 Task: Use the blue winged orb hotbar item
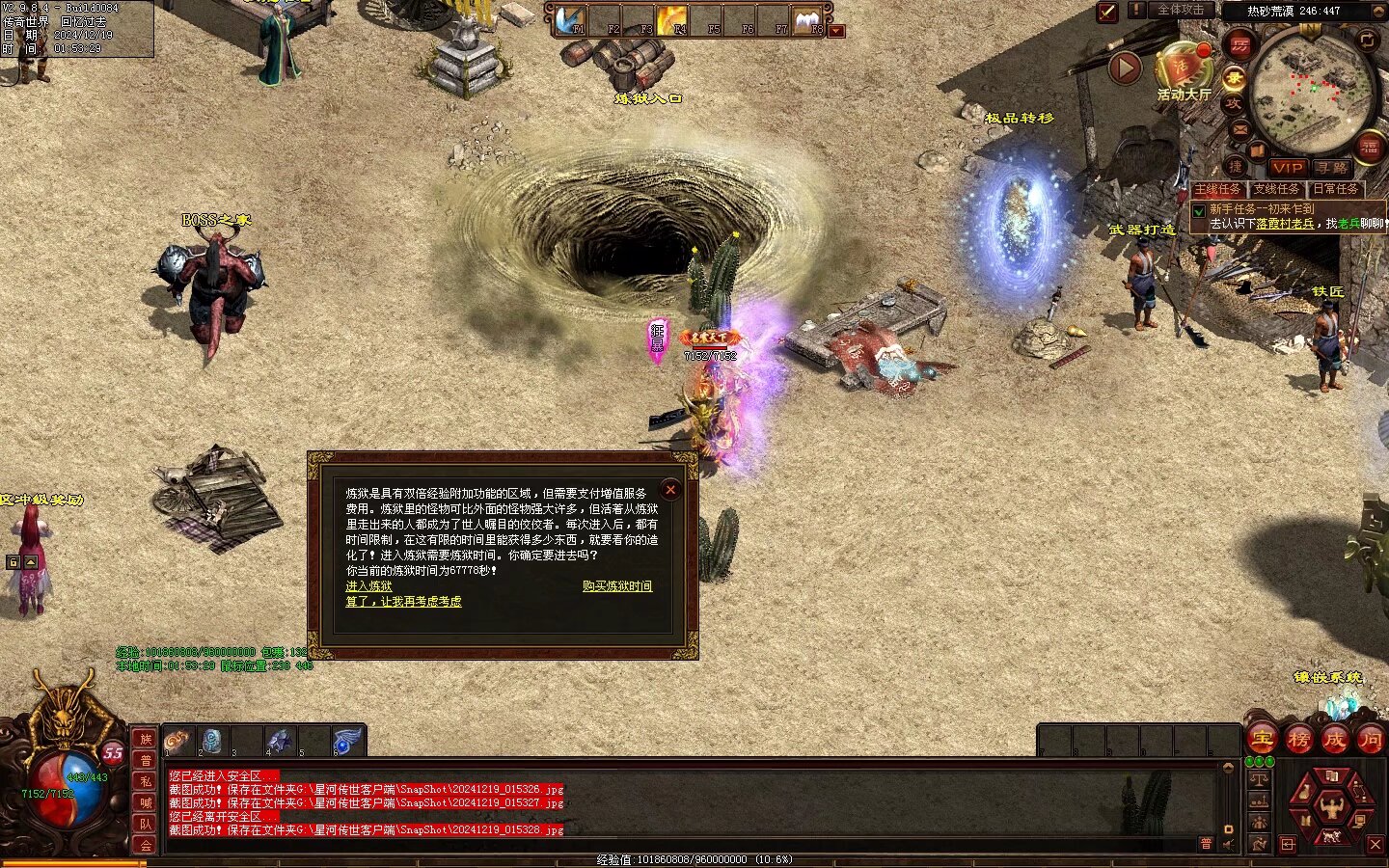(x=347, y=741)
